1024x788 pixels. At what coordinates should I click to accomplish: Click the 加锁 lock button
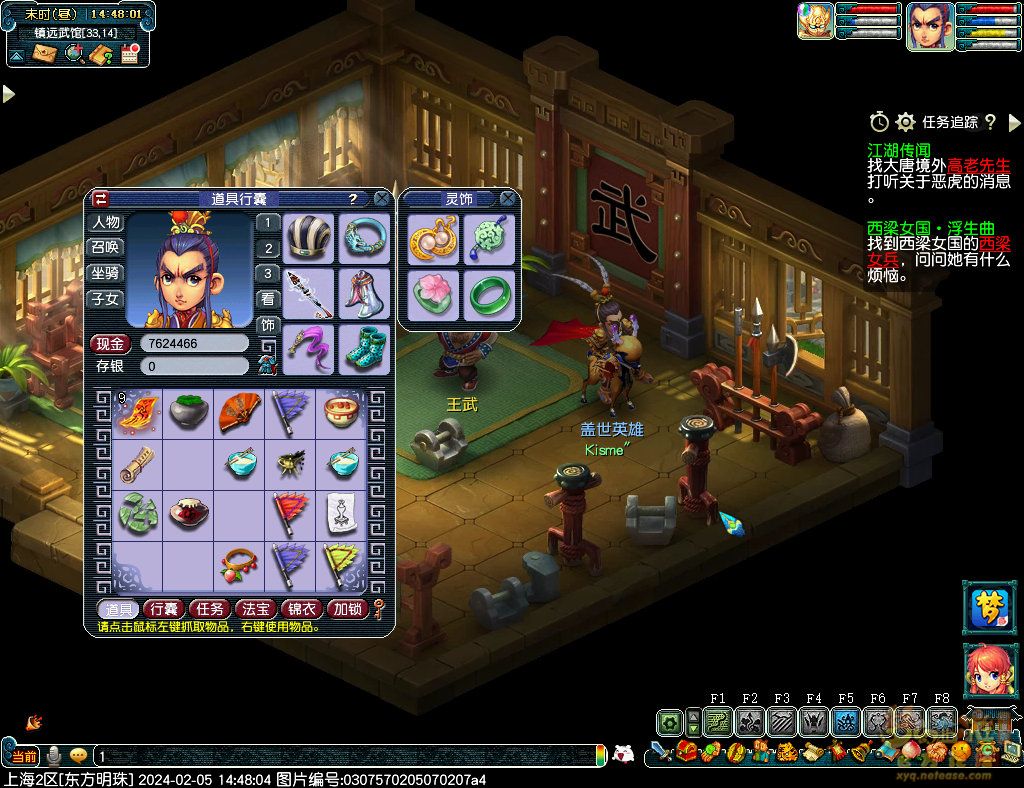(348, 609)
